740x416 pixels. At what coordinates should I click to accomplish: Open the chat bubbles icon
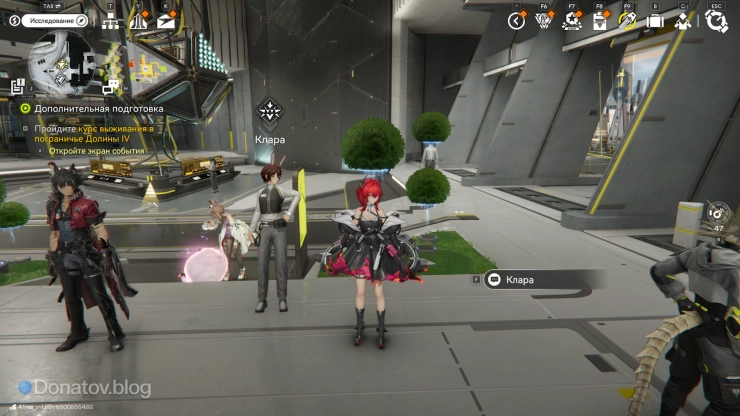110,87
